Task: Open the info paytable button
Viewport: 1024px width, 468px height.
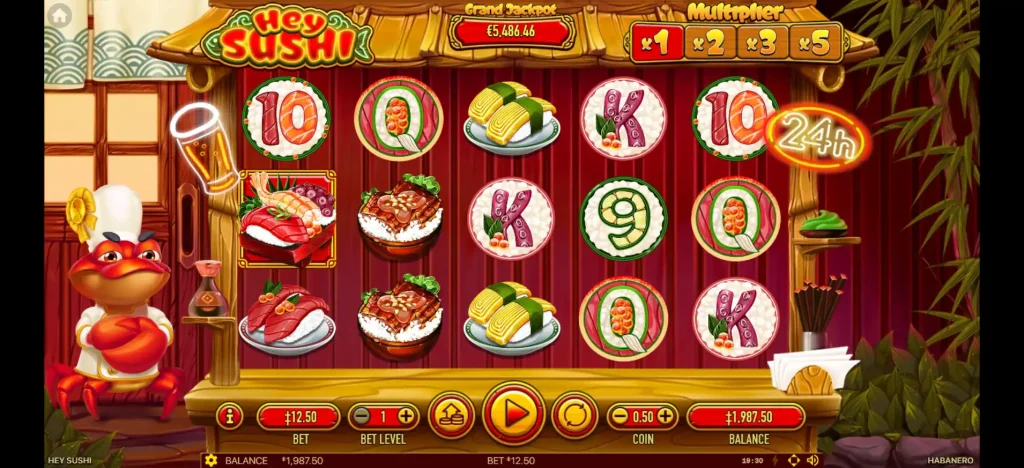Action: click(x=229, y=416)
